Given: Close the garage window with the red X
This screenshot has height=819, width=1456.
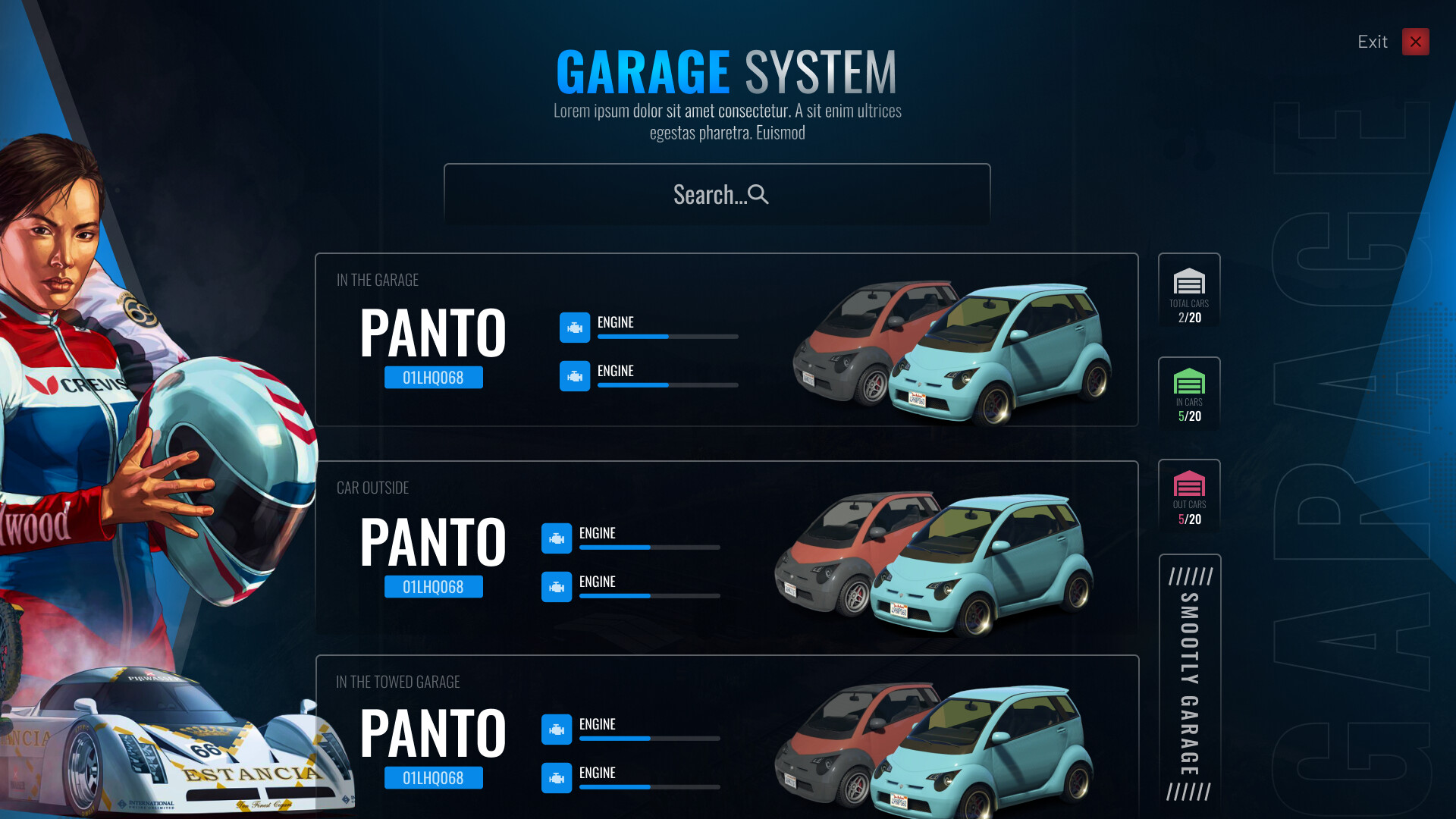Looking at the screenshot, I should click(x=1415, y=42).
